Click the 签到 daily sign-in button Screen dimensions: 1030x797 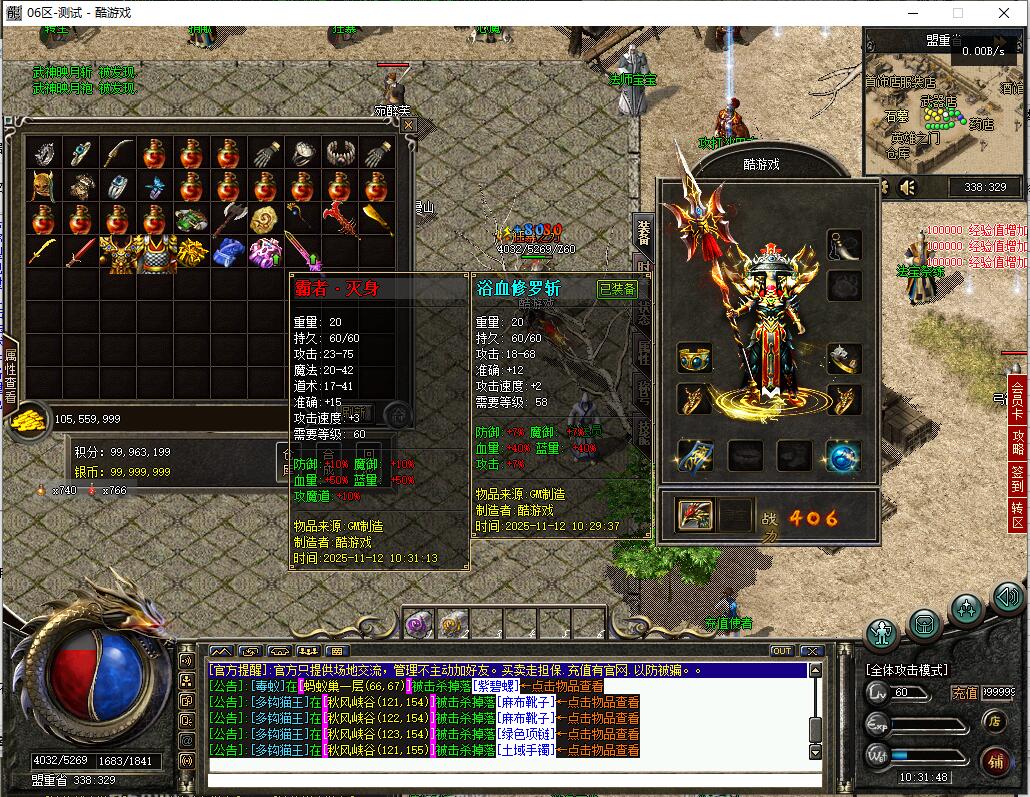pos(1018,478)
